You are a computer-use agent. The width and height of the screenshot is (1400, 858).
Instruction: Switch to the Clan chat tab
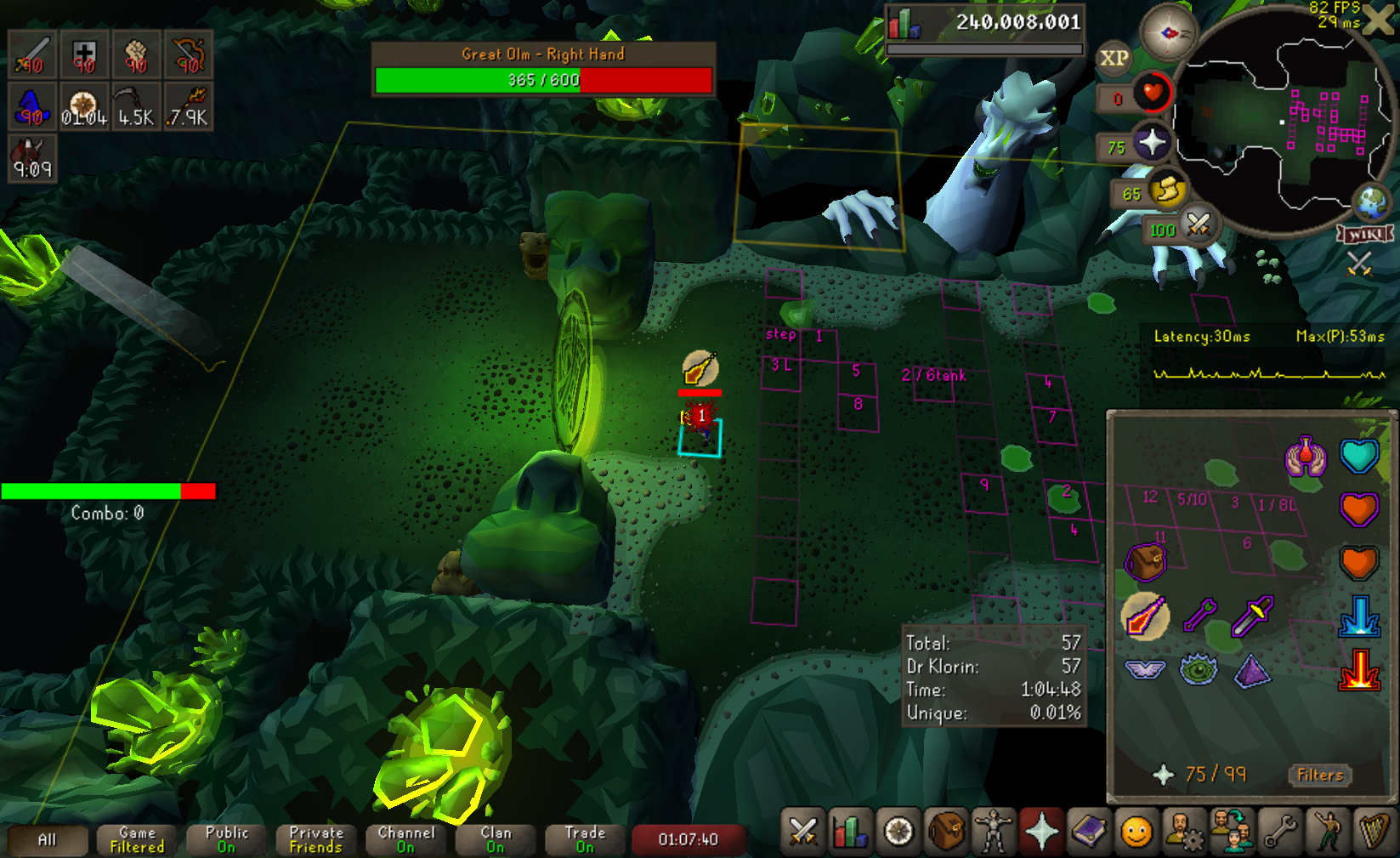coord(496,839)
